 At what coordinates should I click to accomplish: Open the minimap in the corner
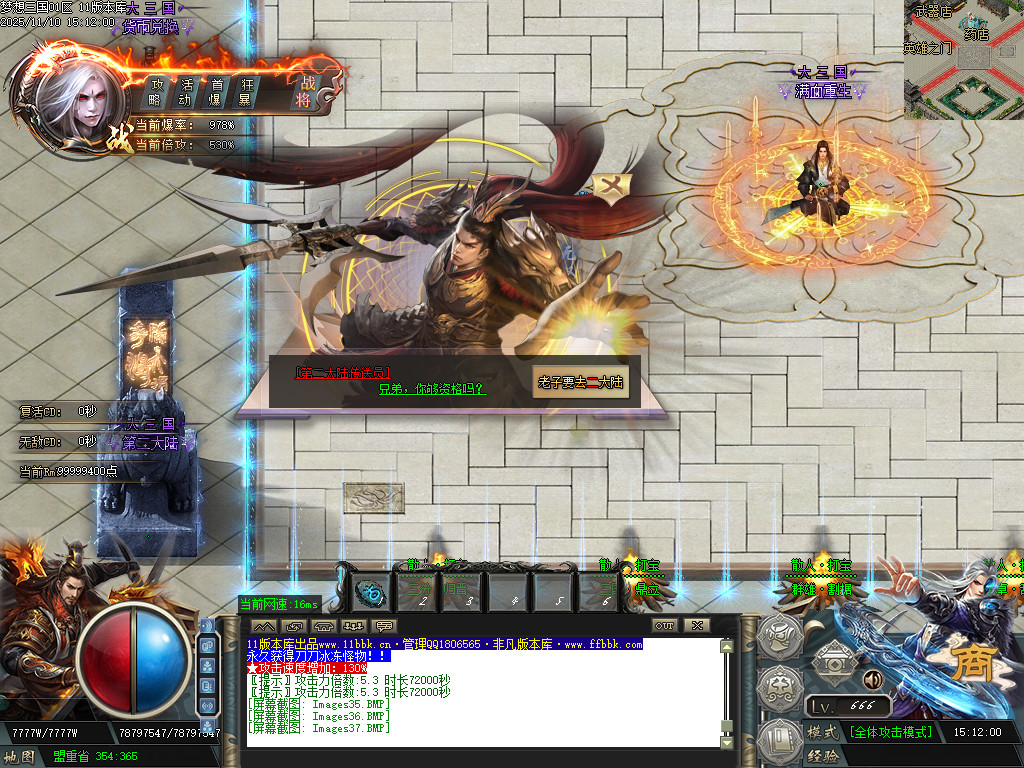pyautogui.click(x=964, y=60)
